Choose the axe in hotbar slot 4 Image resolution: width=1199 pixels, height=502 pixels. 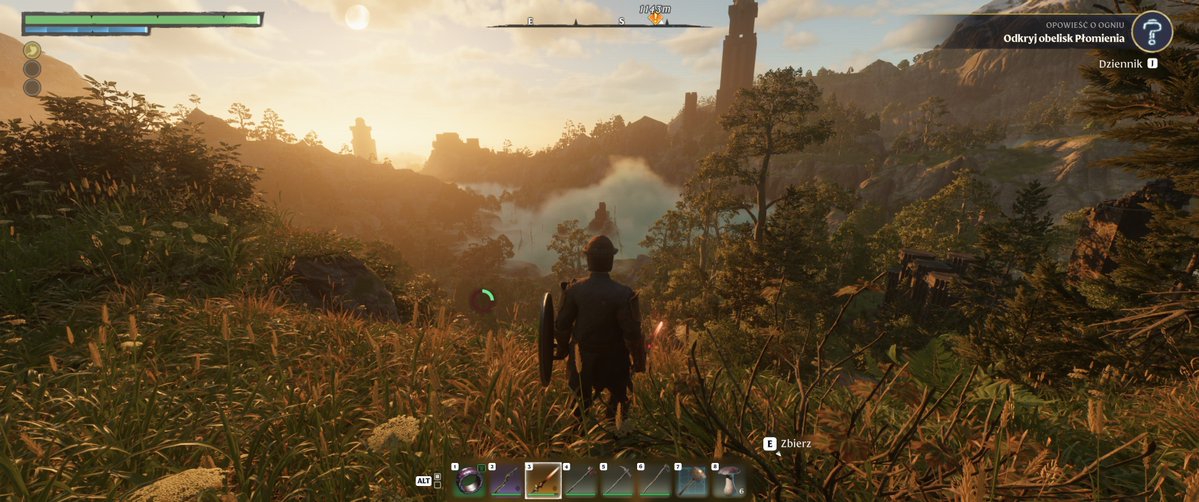[580, 481]
